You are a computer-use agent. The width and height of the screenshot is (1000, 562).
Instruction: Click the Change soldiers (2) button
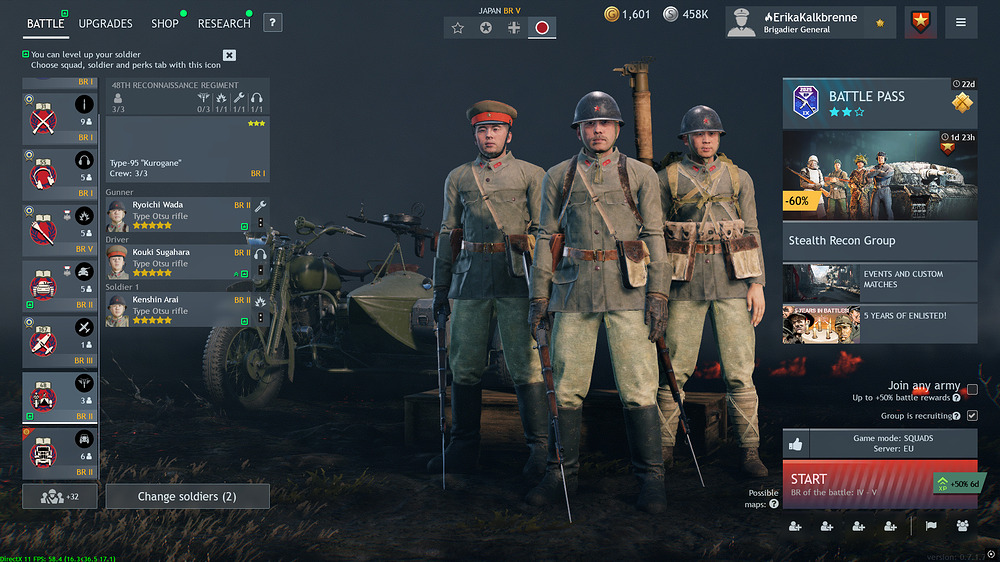coord(187,496)
